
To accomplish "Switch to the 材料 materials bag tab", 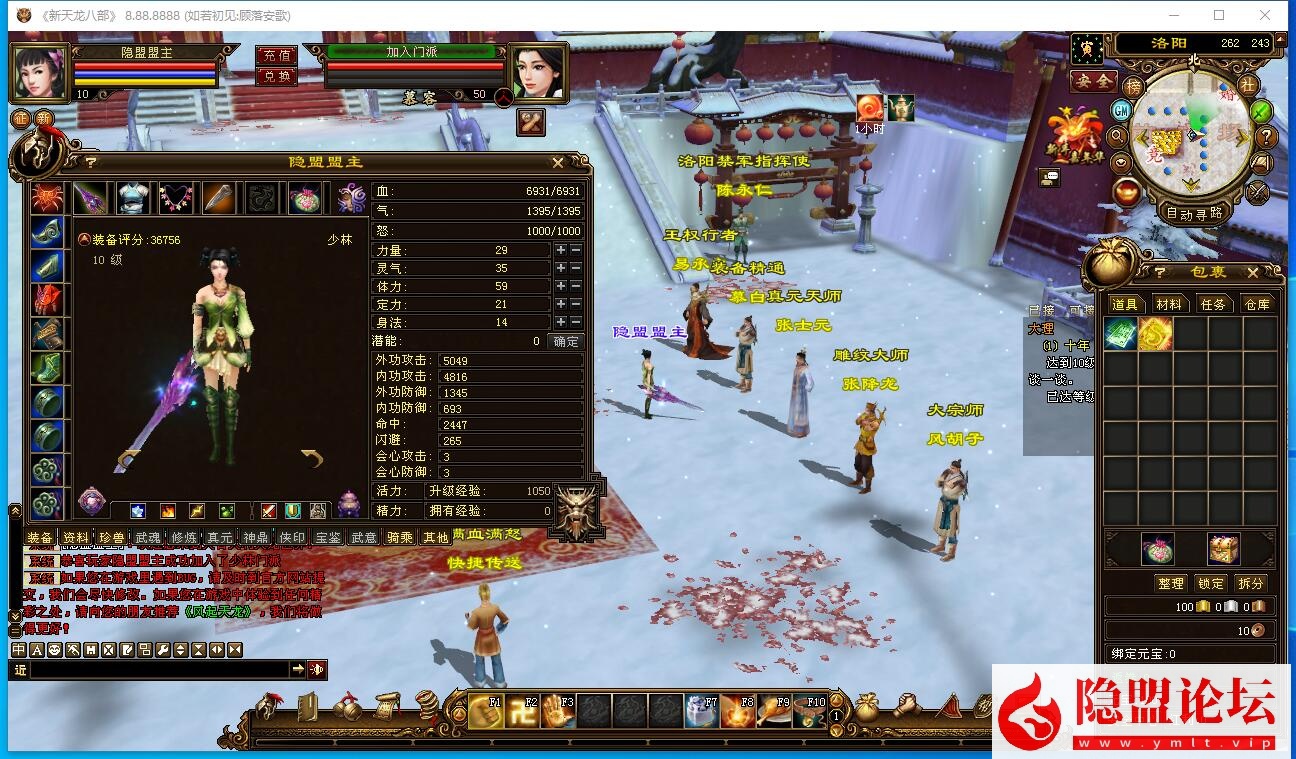I will pos(1168,304).
